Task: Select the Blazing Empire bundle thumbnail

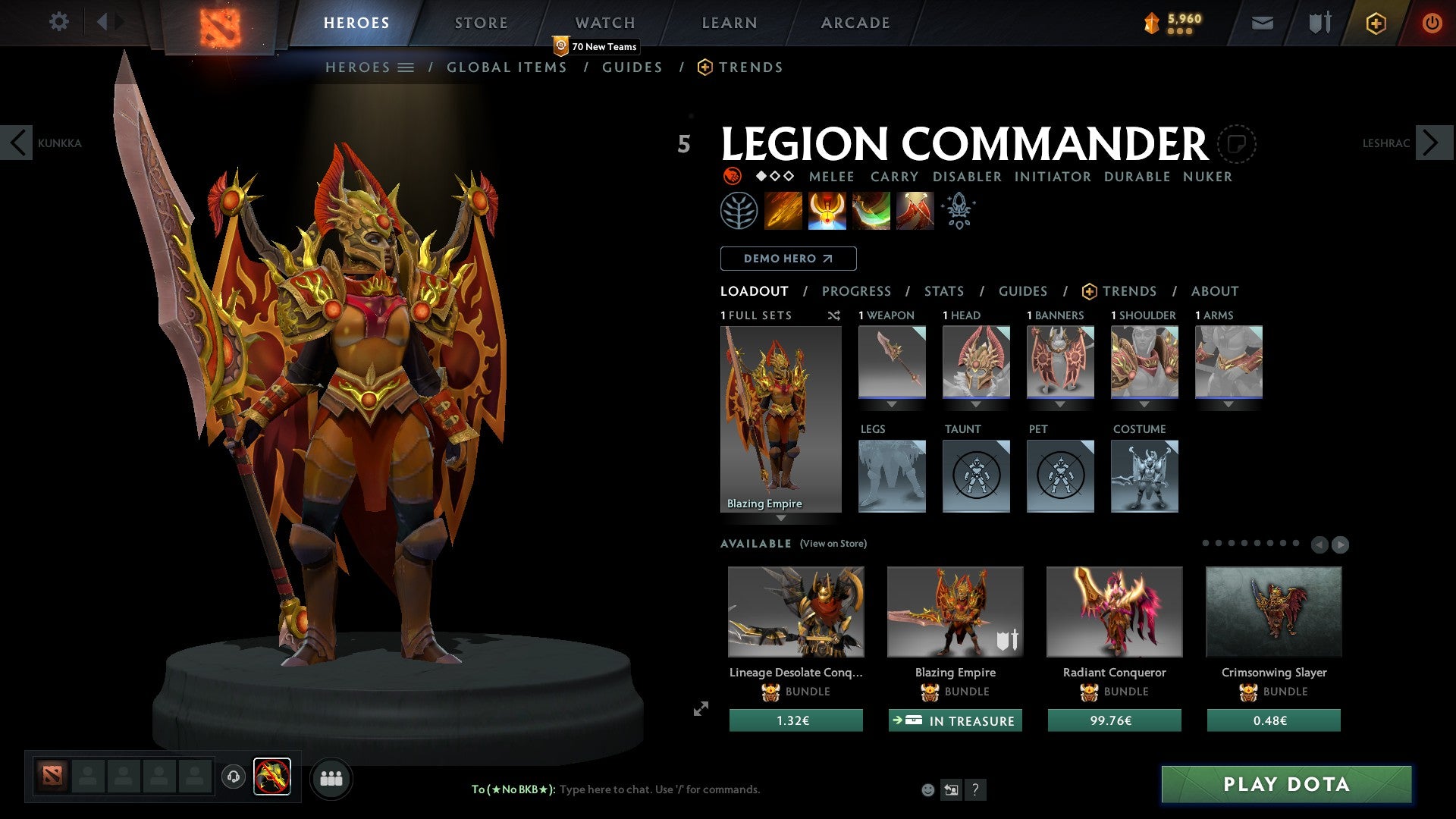Action: [x=954, y=611]
